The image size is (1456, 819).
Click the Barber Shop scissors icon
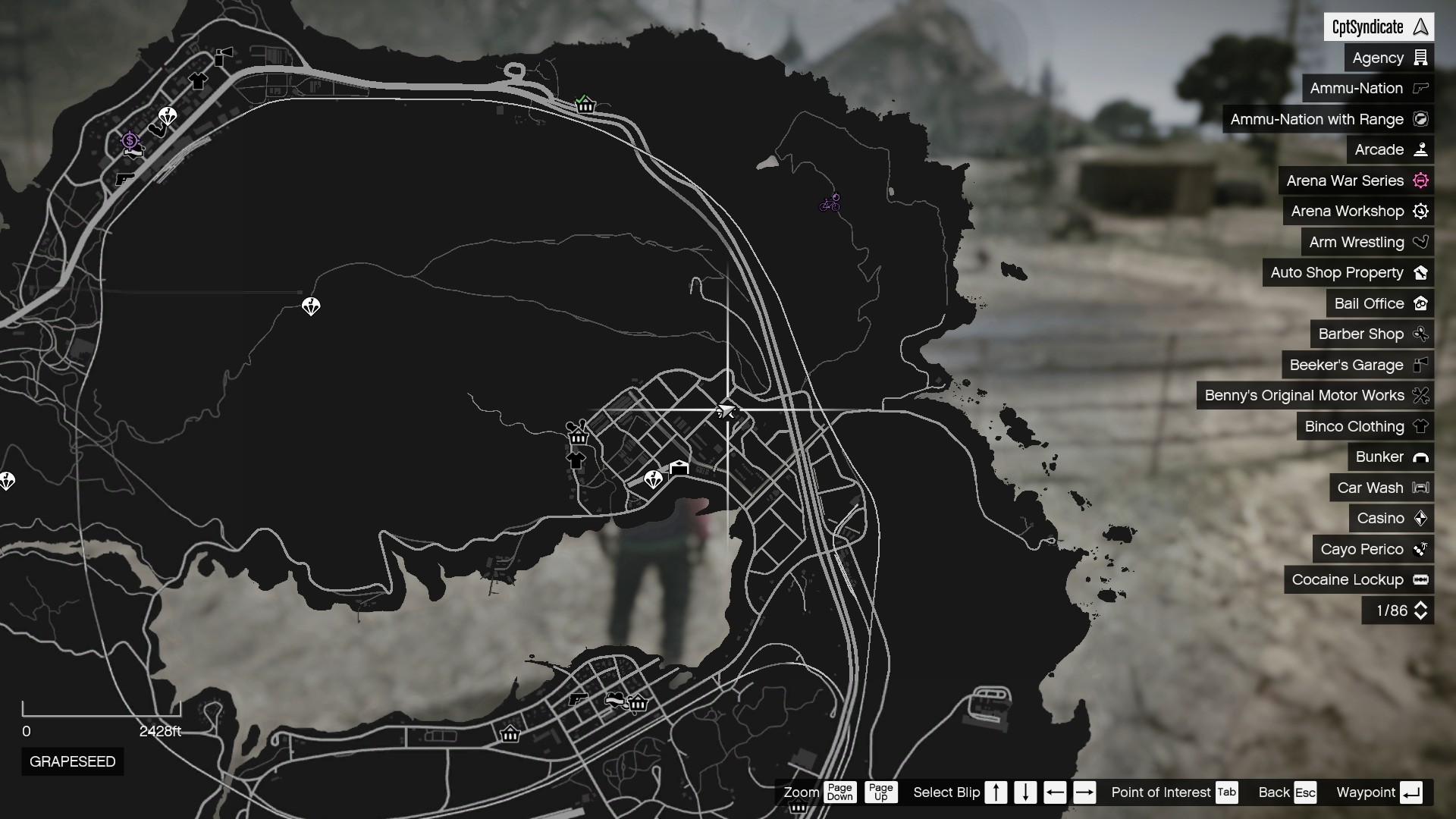coord(1421,334)
